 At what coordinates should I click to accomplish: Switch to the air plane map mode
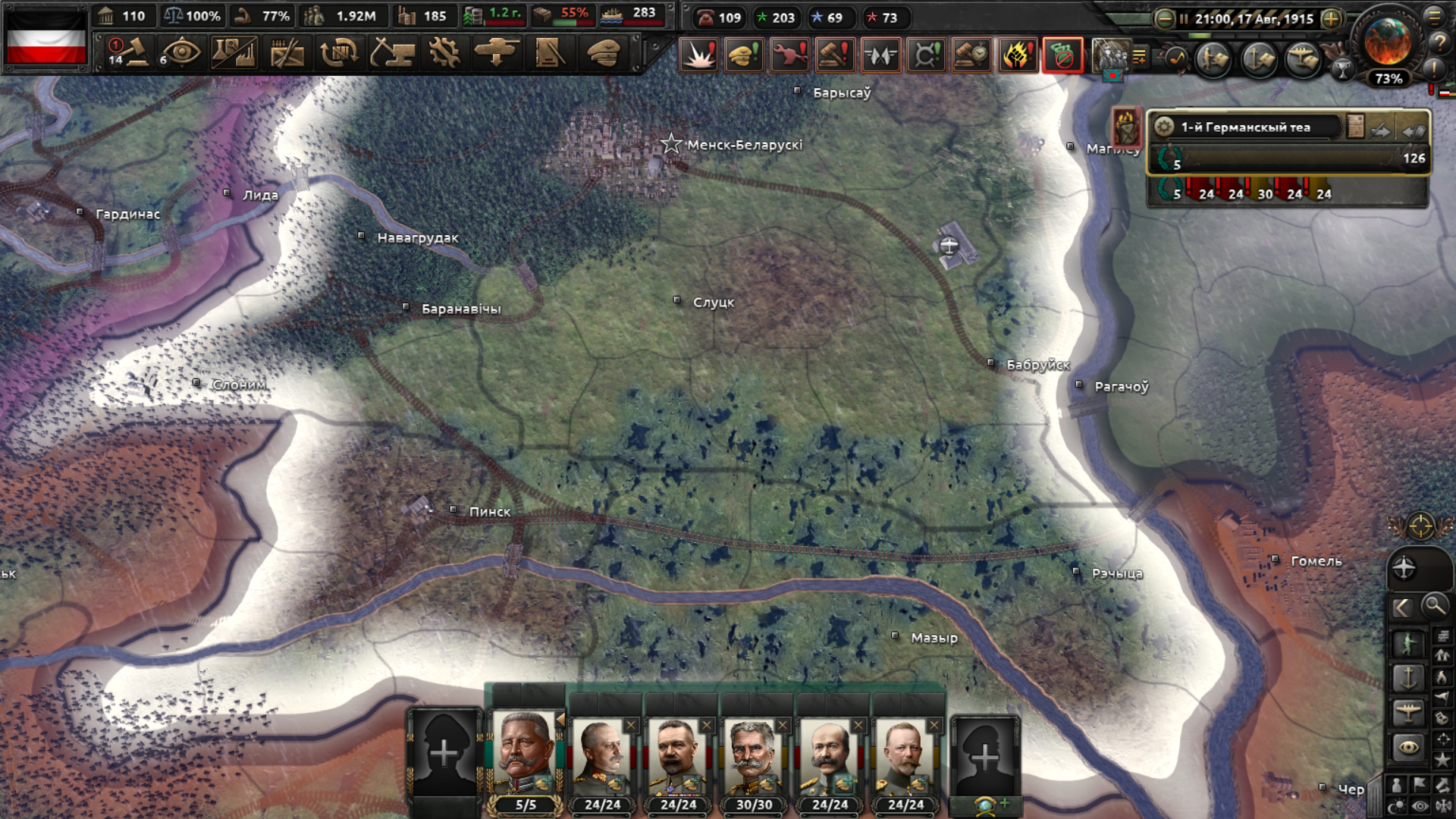[1408, 712]
